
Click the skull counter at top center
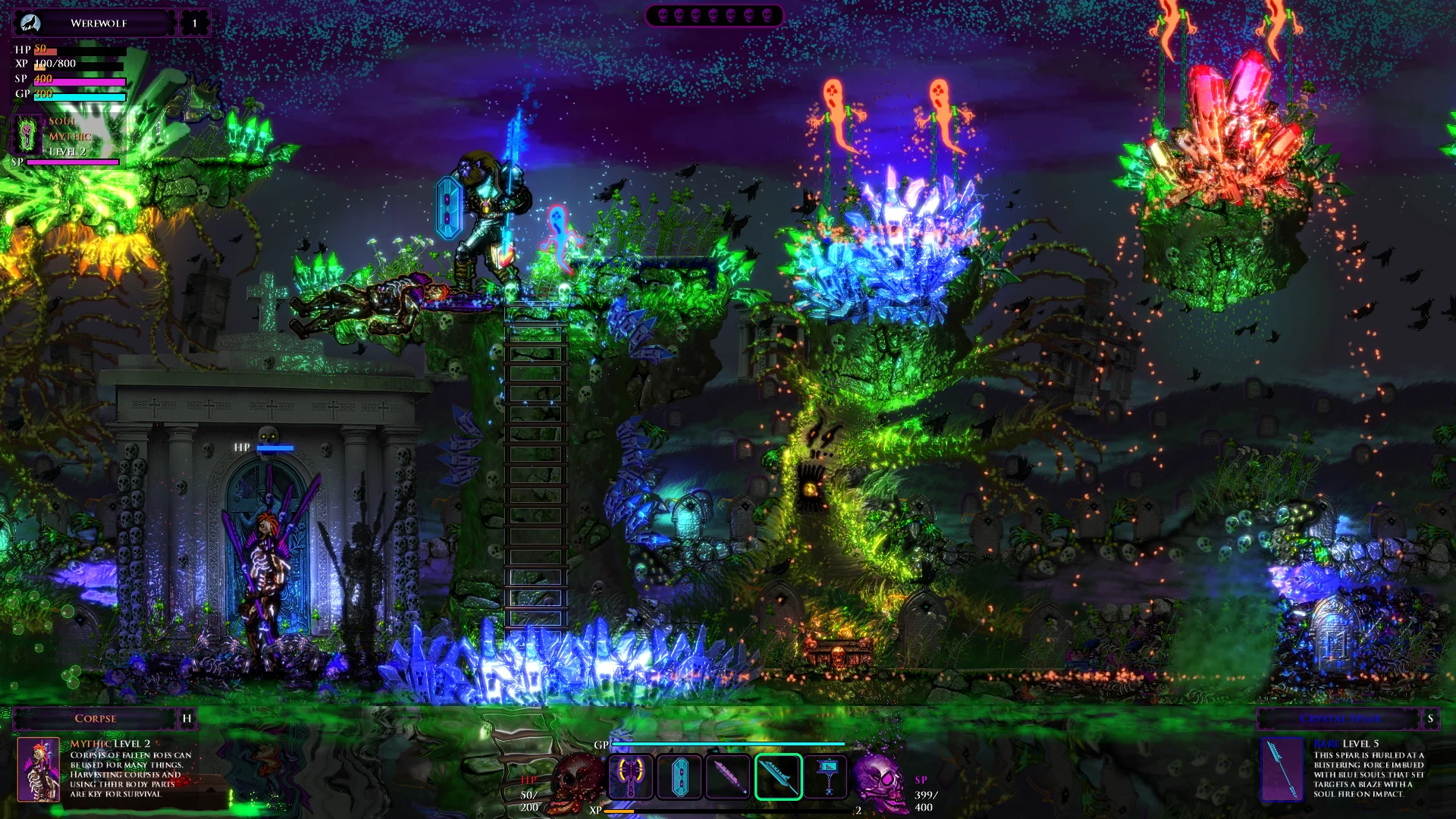[x=714, y=15]
